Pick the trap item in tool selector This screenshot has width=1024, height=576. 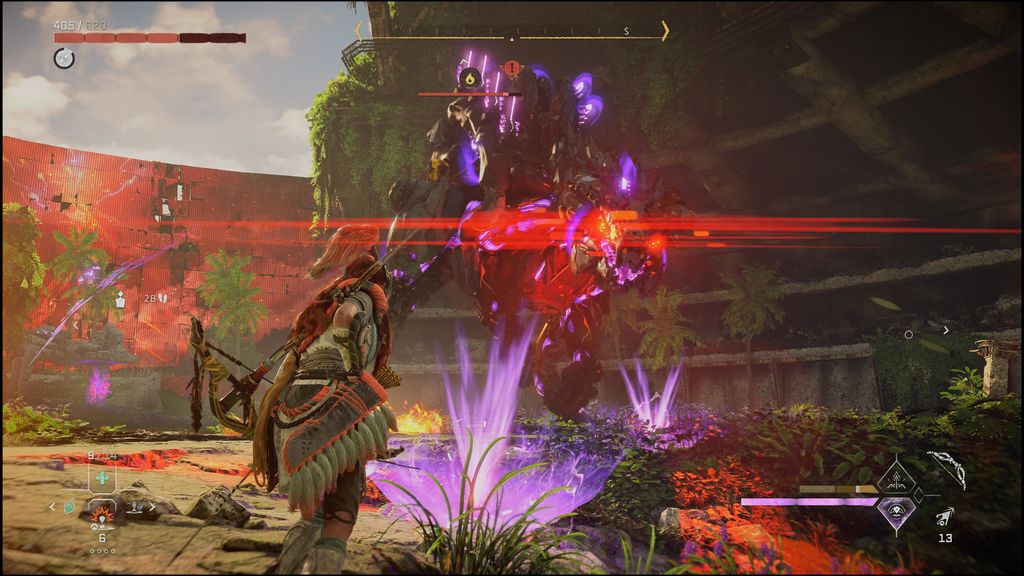pyautogui.click(x=134, y=507)
